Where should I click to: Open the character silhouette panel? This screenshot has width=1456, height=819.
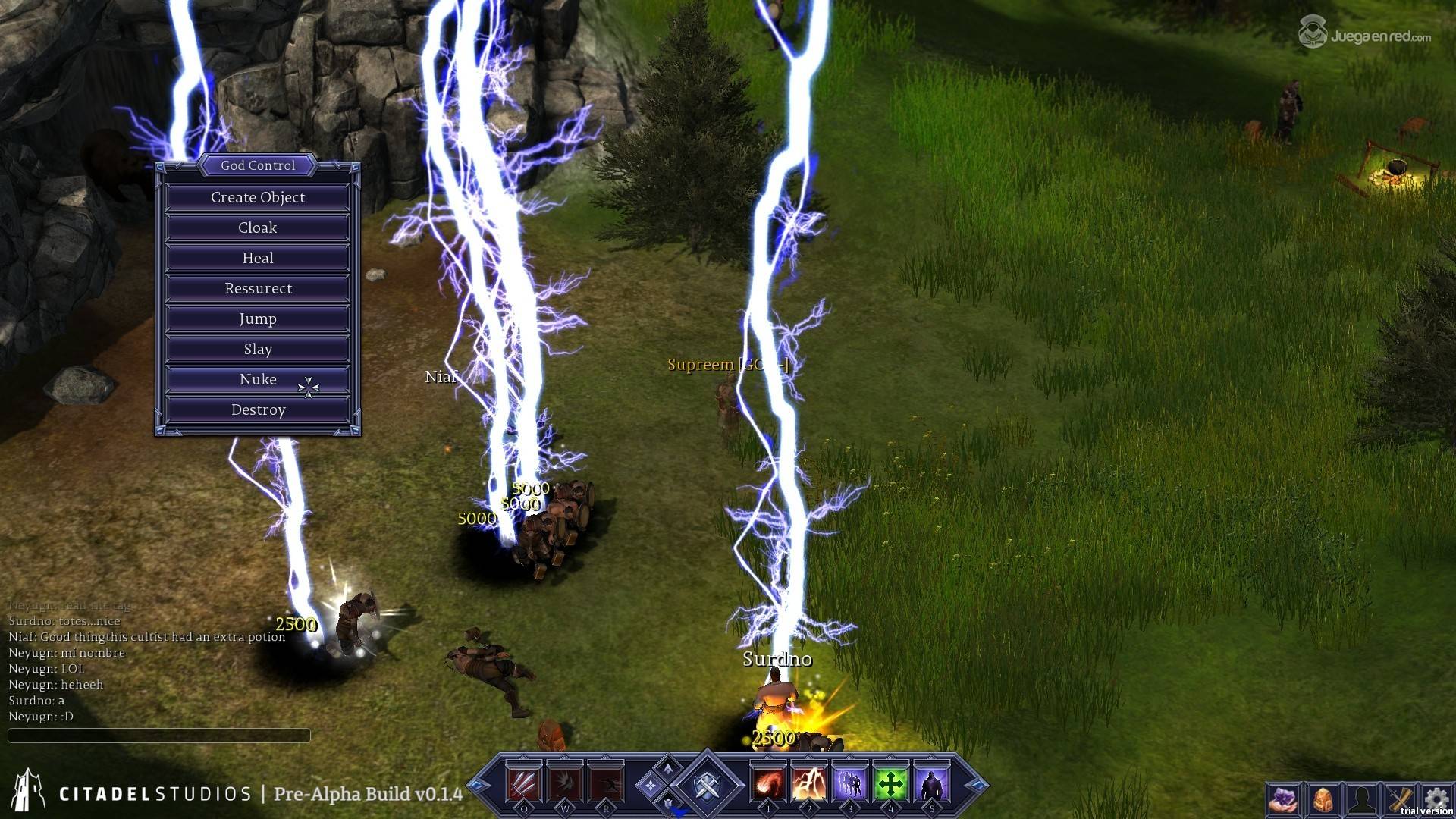1361,799
